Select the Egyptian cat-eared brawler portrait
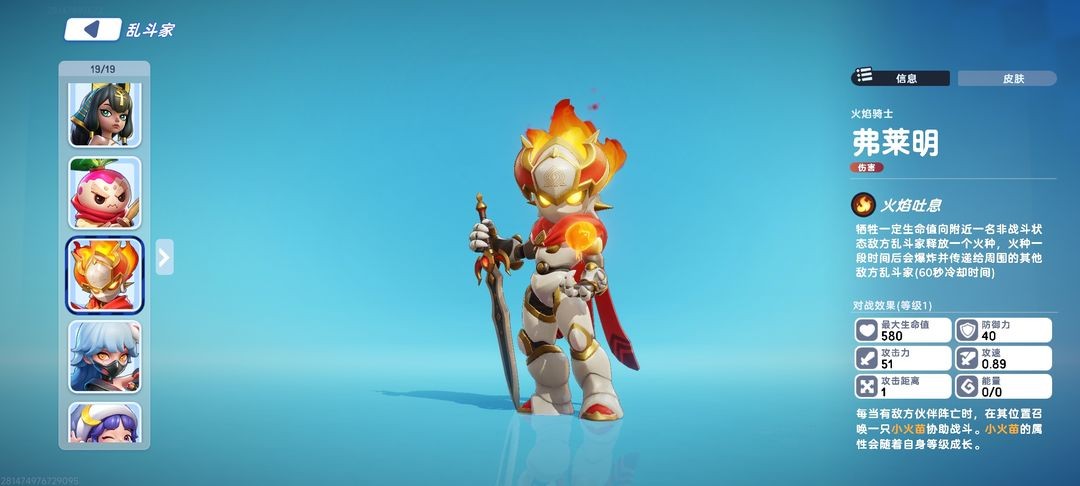Viewport: 1080px width, 486px height. [x=105, y=115]
